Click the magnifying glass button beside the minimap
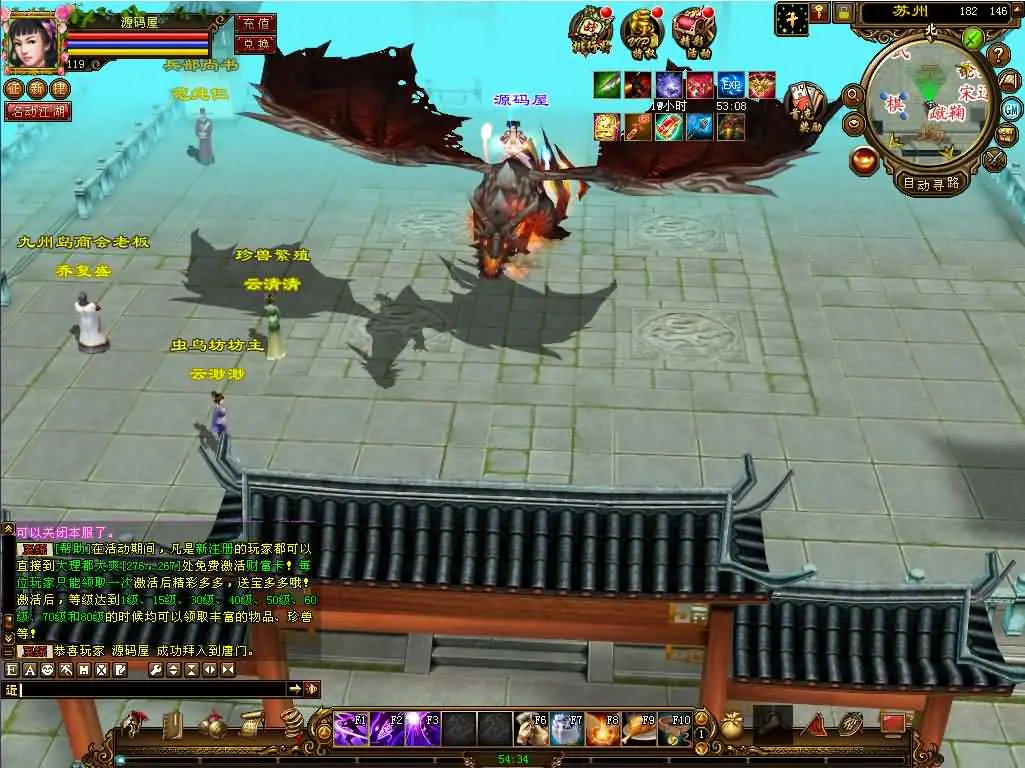 pos(853,96)
